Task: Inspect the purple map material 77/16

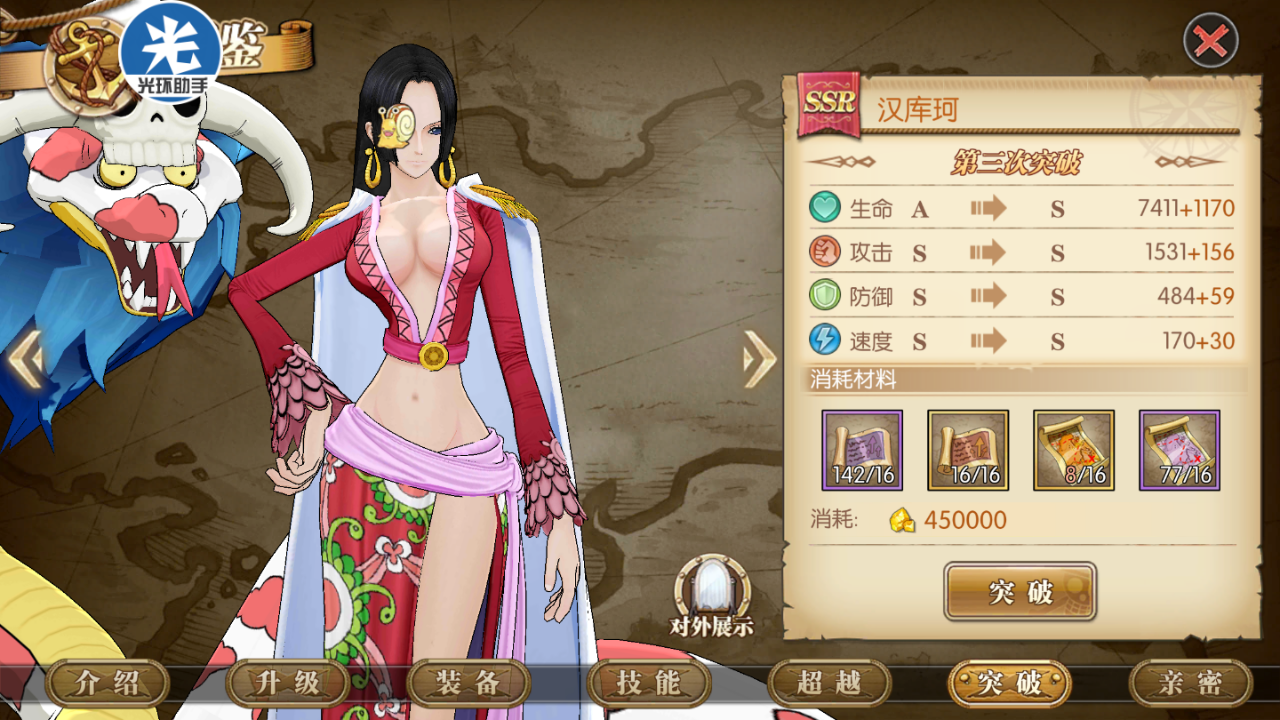Action: (1179, 450)
